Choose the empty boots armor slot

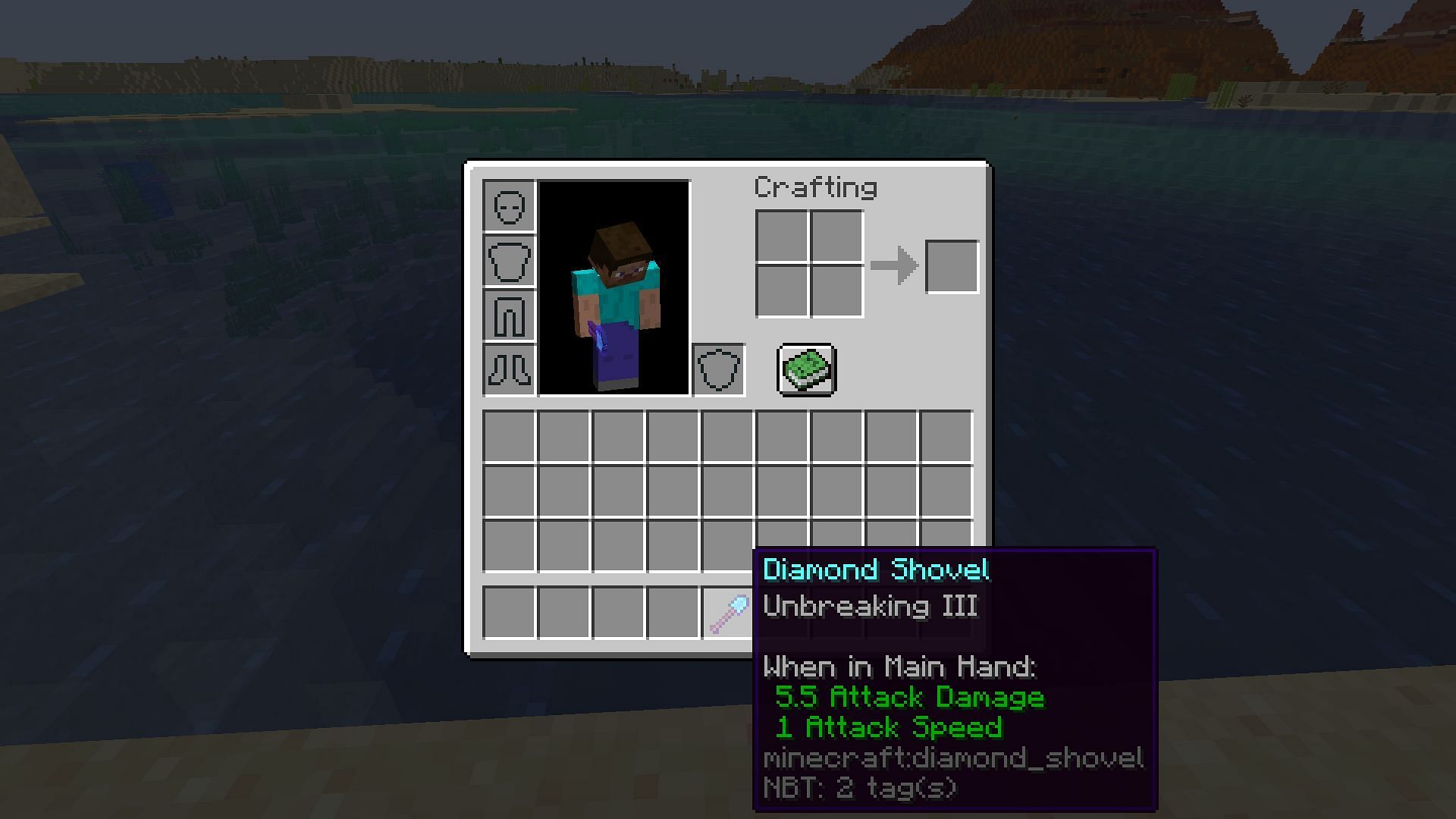(509, 370)
